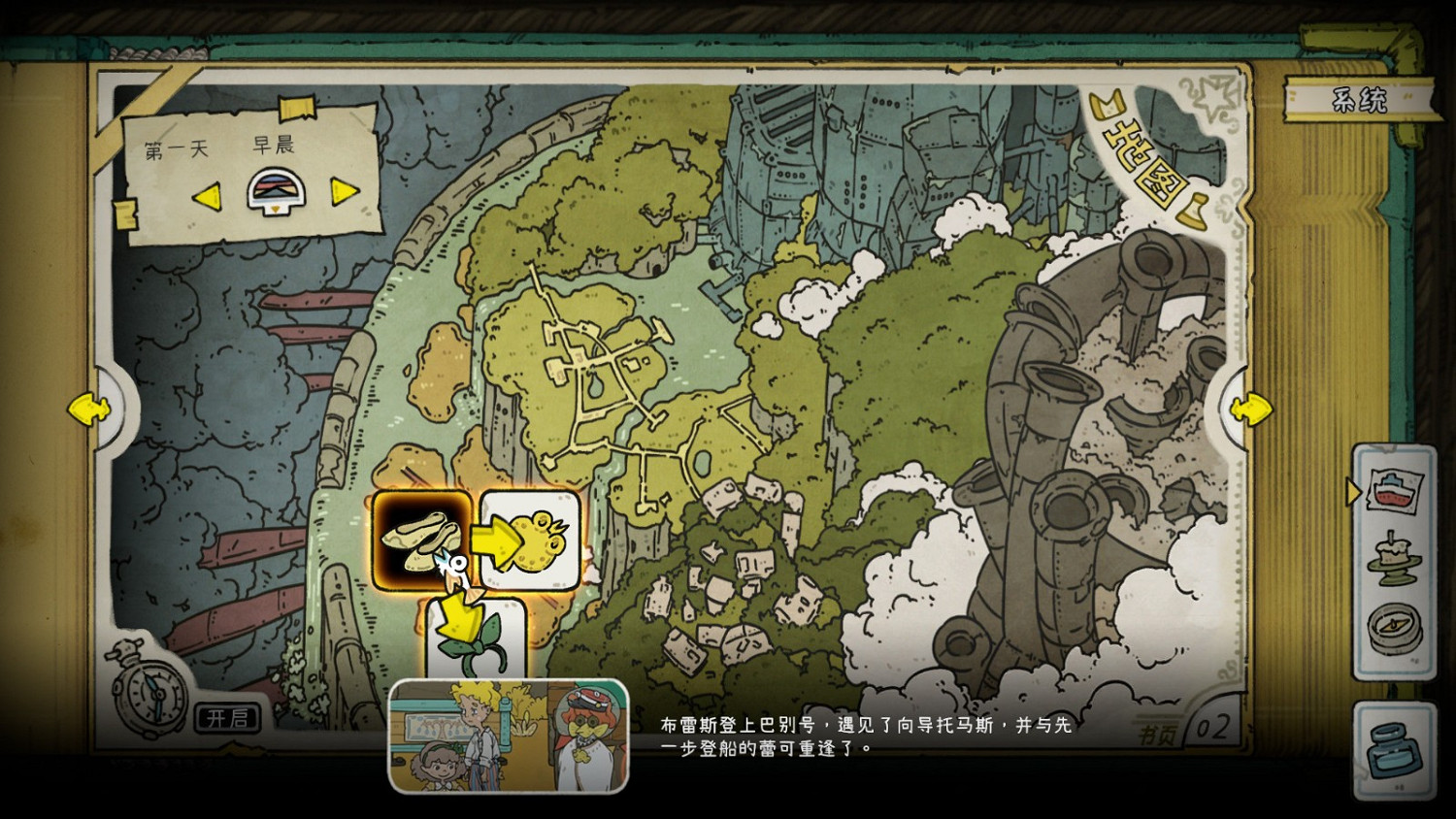This screenshot has width=1456, height=819.
Task: Select the highlighted shoes clue icon
Action: click(421, 541)
